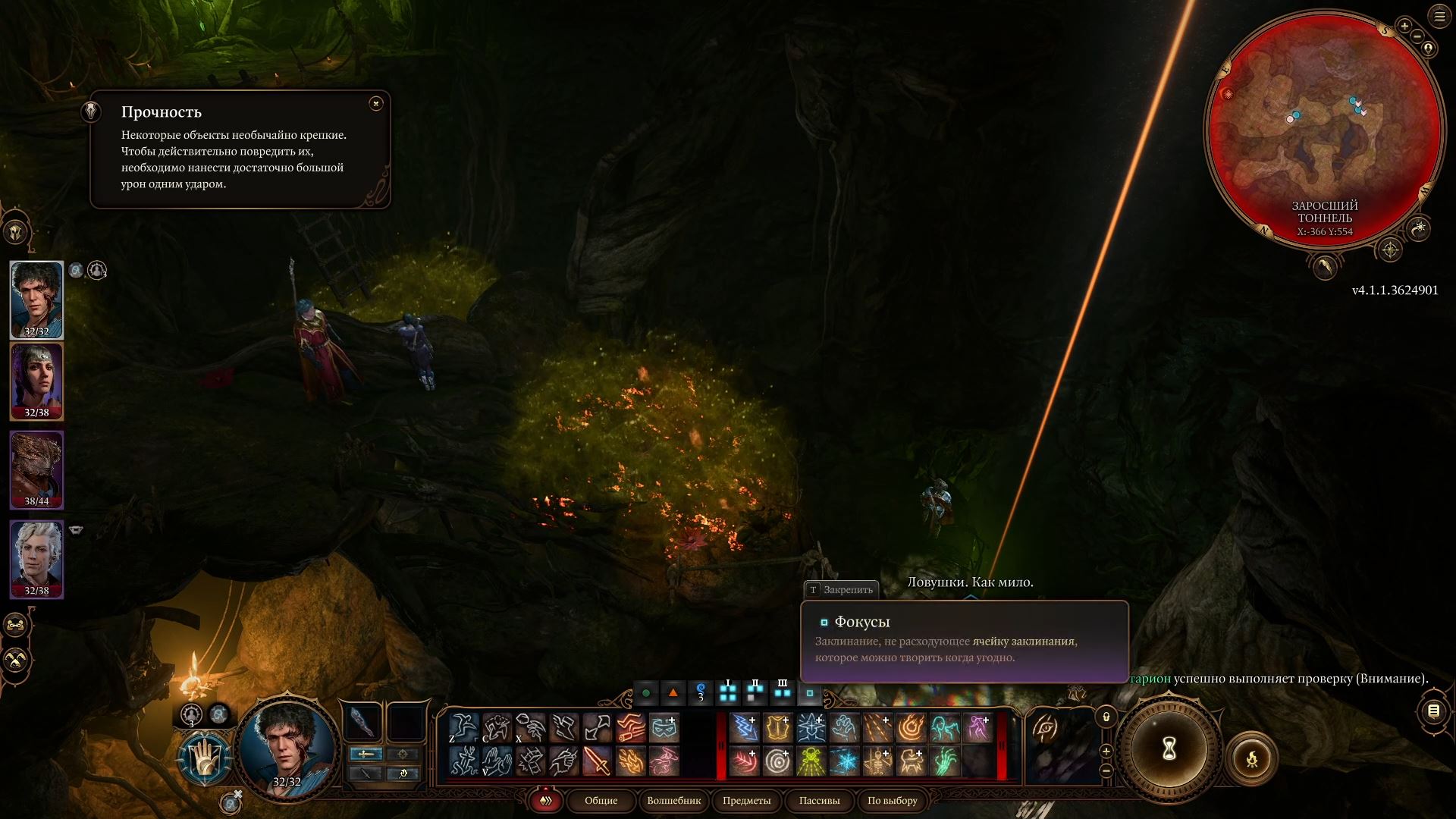Switch to the Общие hotbar tab
The height and width of the screenshot is (819, 1456).
point(601,800)
